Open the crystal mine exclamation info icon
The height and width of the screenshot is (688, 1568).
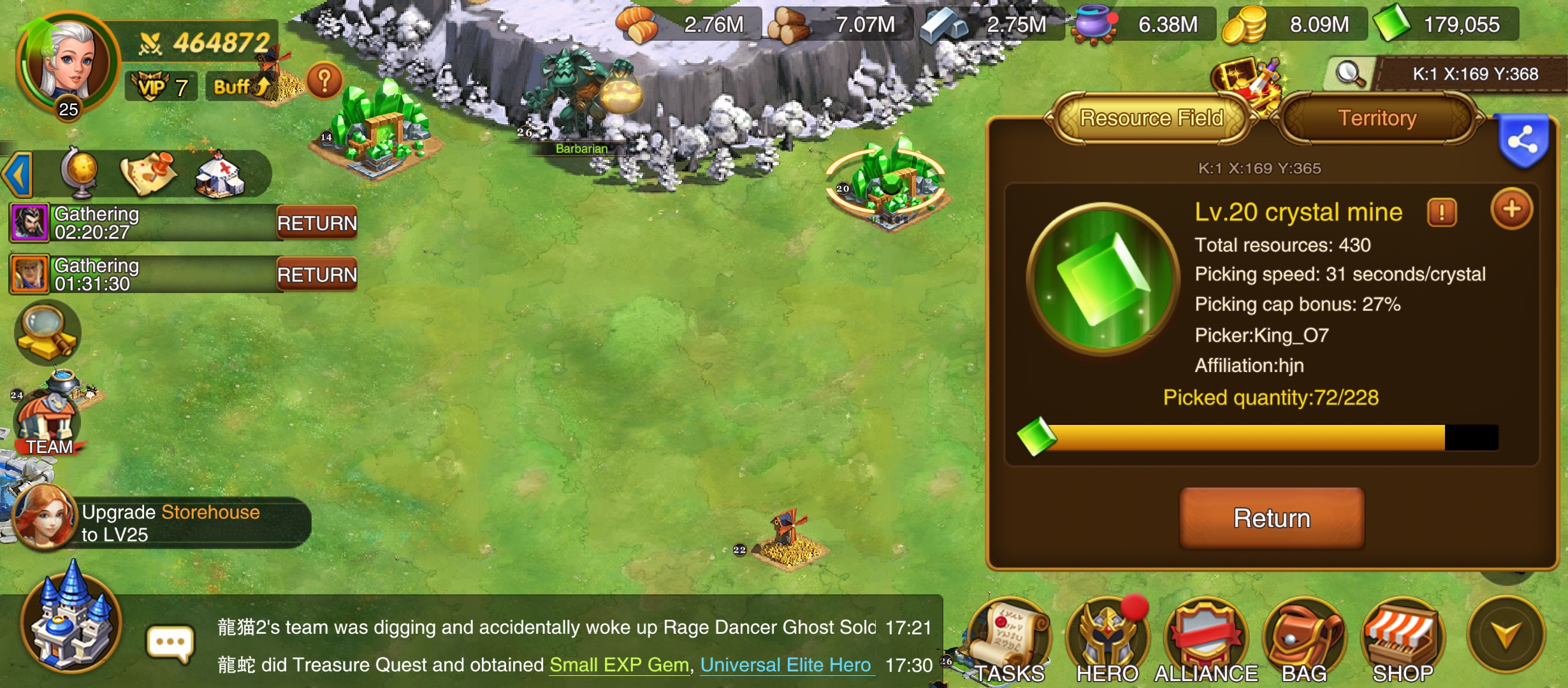tap(1442, 212)
